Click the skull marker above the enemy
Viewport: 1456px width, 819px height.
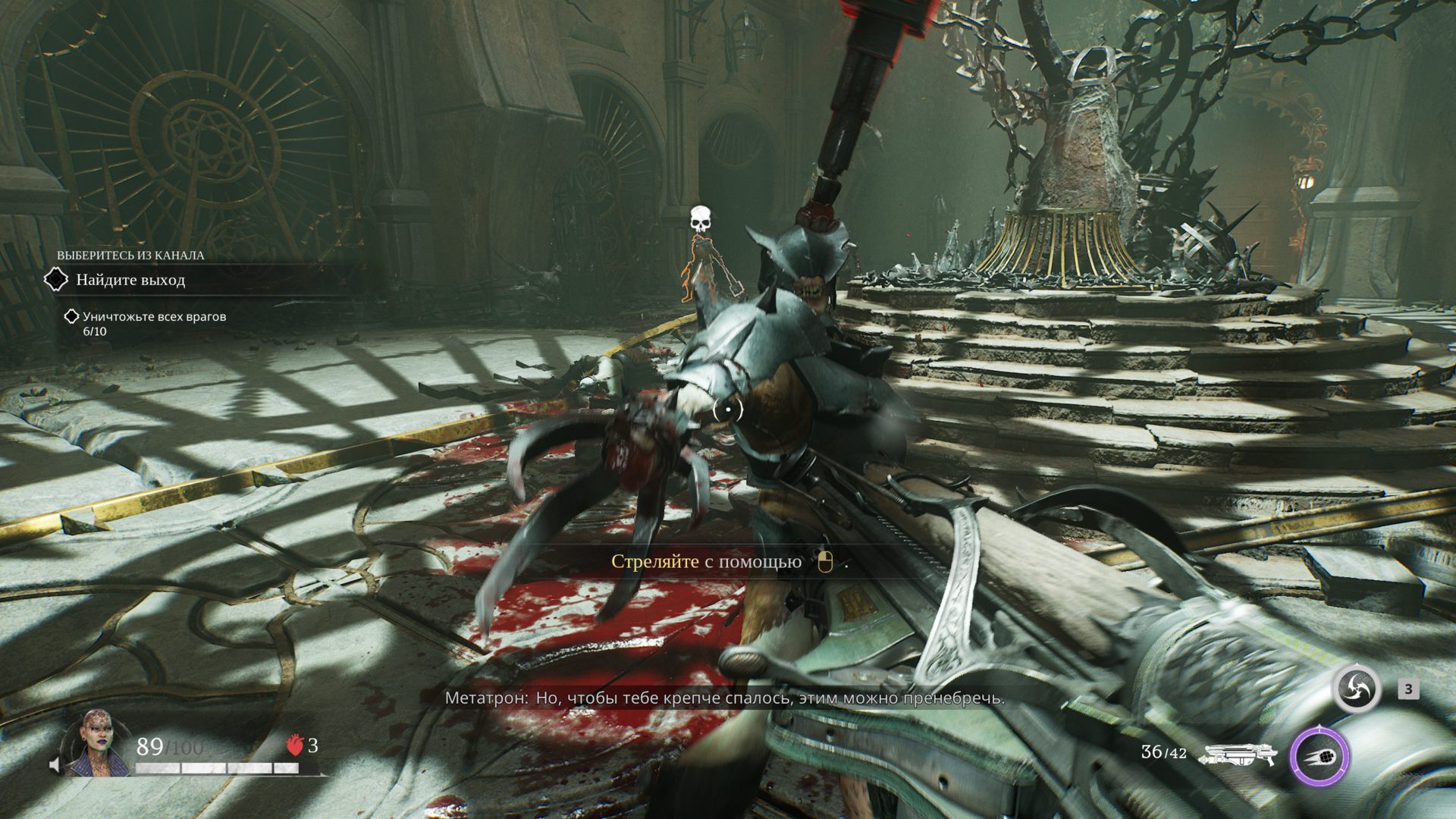point(701,220)
